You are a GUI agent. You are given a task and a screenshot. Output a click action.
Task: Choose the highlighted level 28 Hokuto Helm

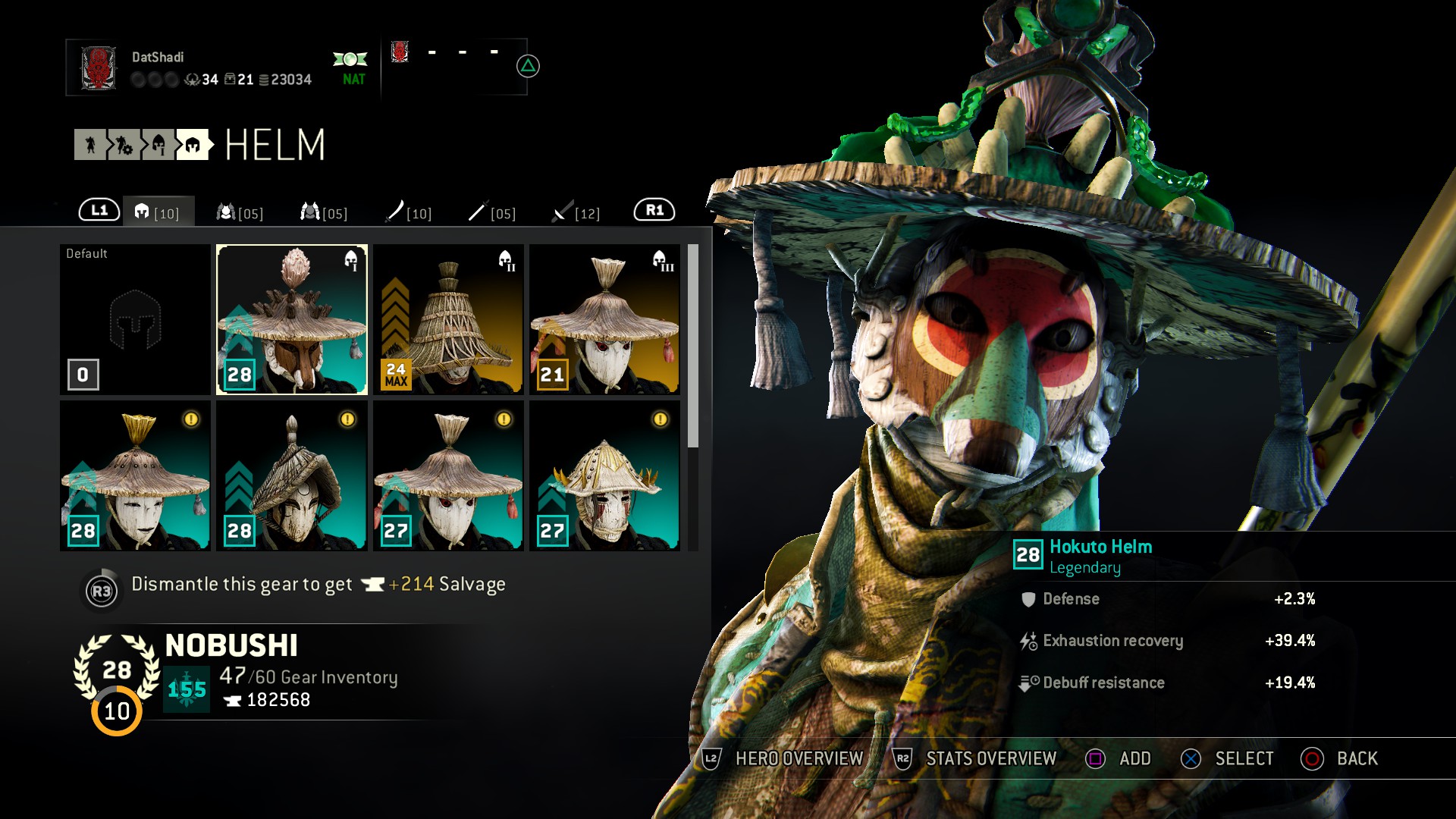click(292, 318)
